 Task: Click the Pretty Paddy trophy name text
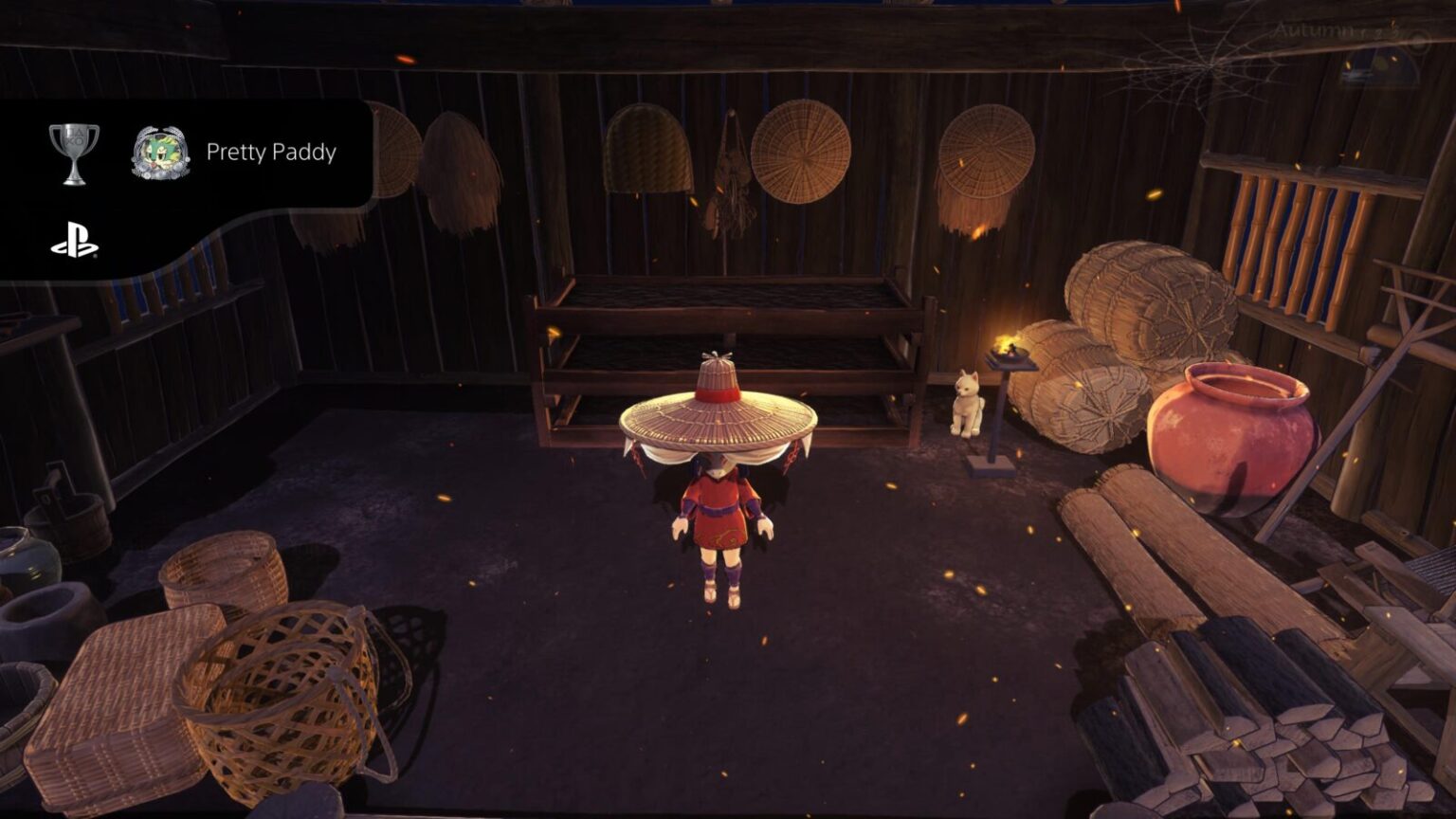[x=273, y=153]
